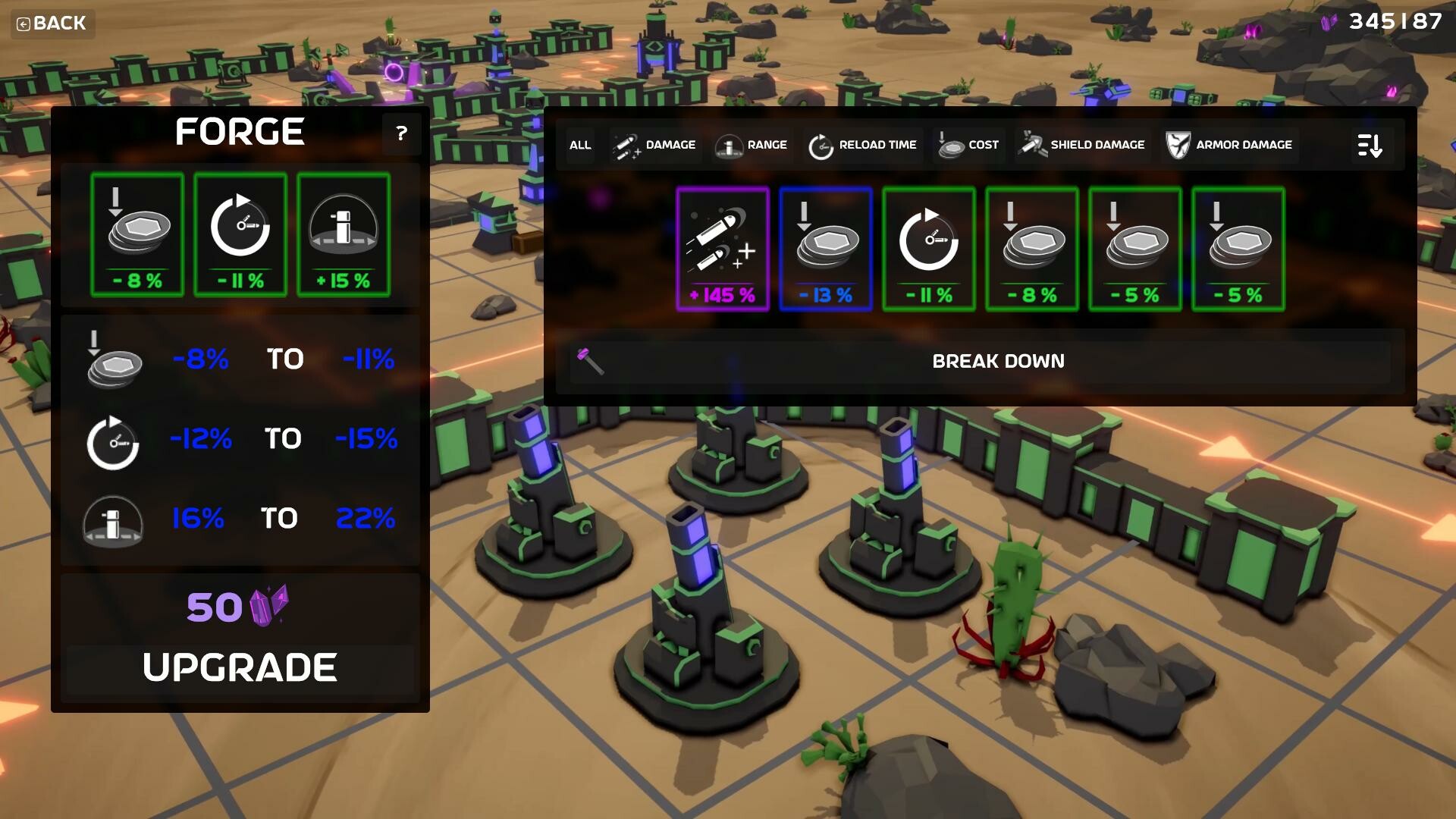This screenshot has height=819, width=1456.
Task: Open the sort options icon on the filter bar
Action: point(1372,145)
